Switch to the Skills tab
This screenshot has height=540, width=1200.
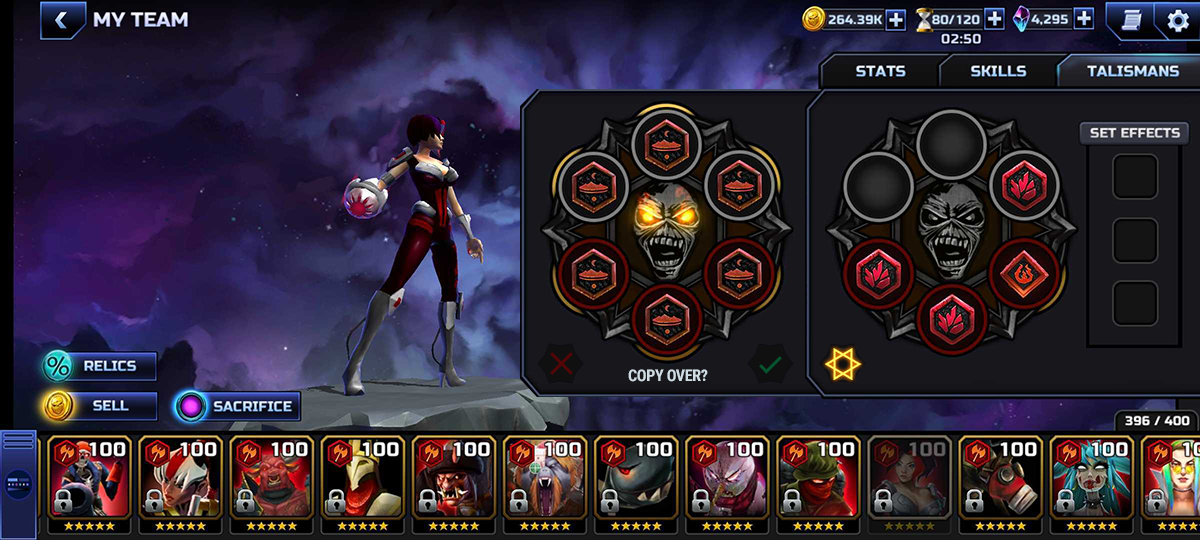coord(998,71)
